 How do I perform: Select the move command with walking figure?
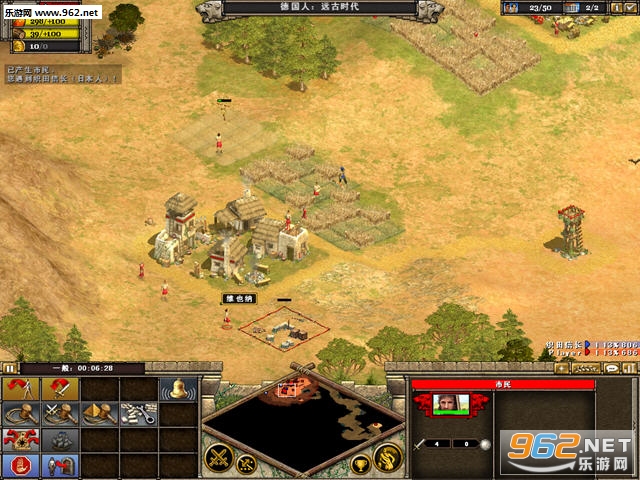pos(20,389)
